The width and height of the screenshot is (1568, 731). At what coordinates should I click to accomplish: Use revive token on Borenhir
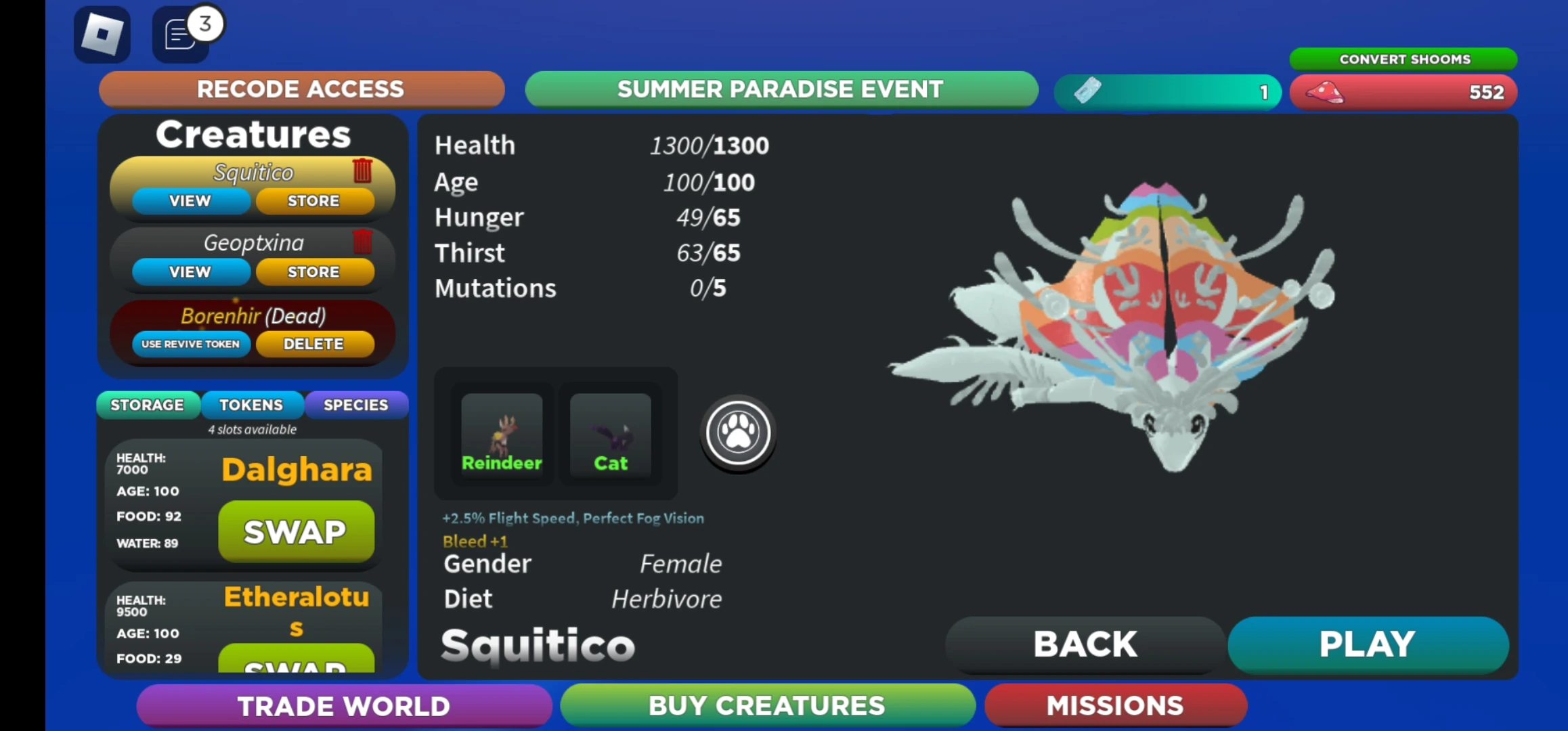190,344
